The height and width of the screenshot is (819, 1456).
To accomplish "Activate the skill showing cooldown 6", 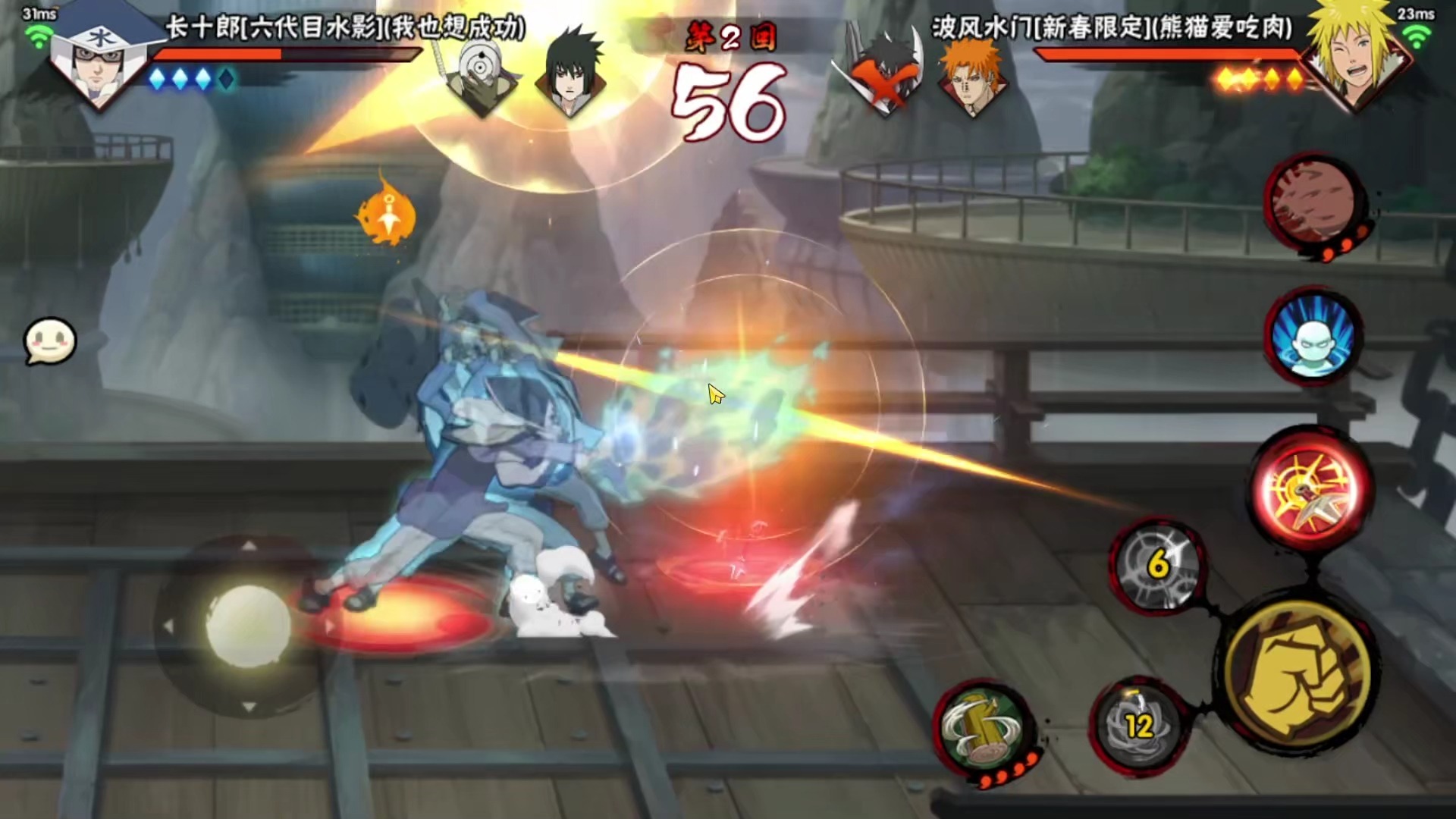I will [1157, 566].
